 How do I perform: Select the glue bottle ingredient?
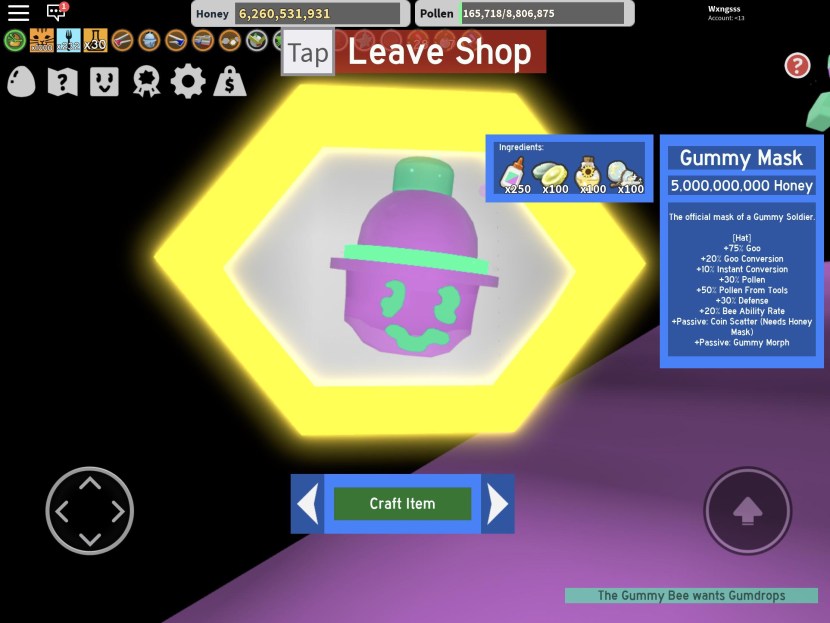point(514,172)
